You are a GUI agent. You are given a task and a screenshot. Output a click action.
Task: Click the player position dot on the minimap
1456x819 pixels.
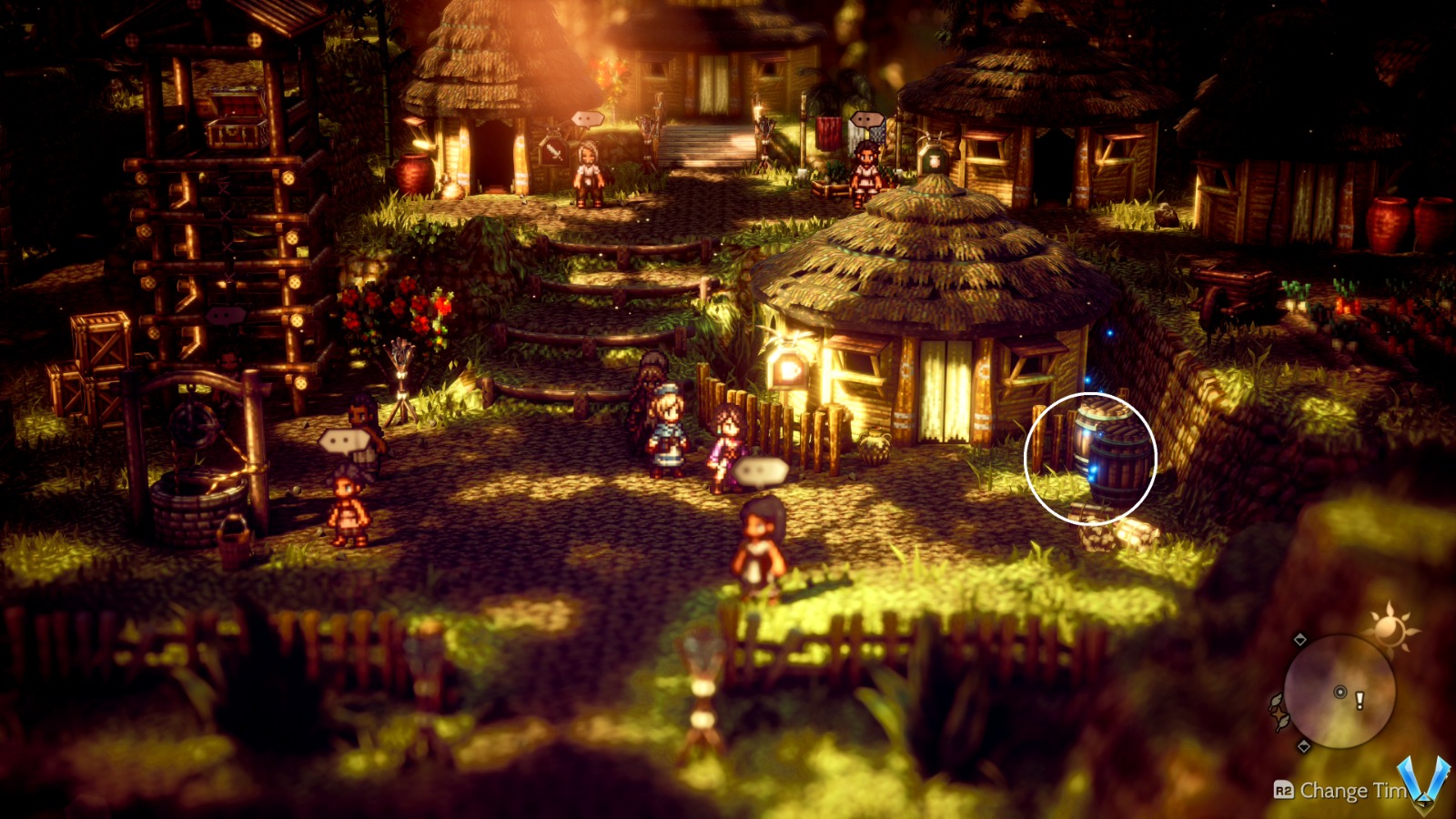click(x=1340, y=692)
